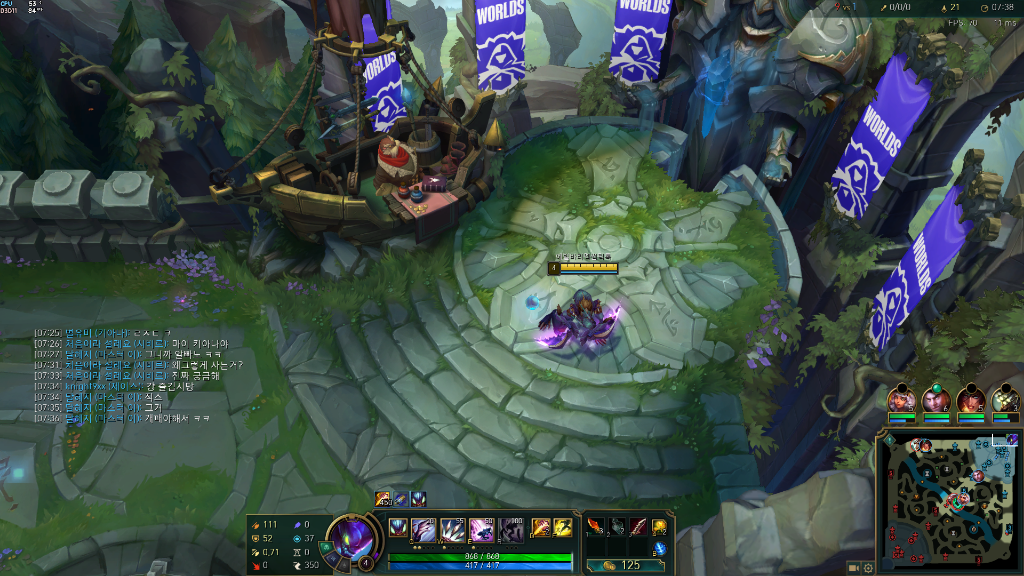Use the Flash summoner spell
Image resolution: width=1024 pixels, height=576 pixels.
click(563, 527)
